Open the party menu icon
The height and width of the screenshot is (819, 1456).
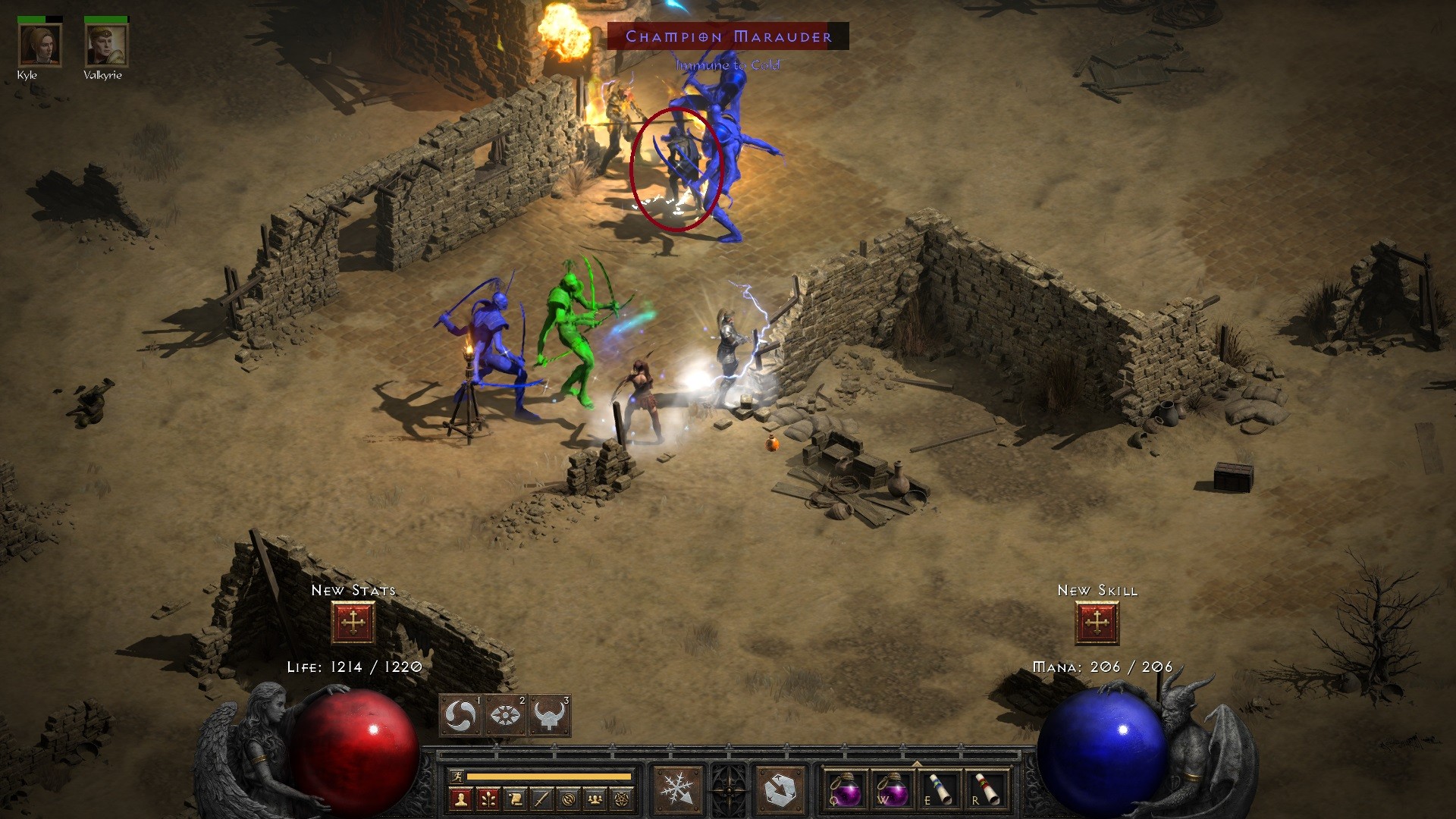point(596,799)
